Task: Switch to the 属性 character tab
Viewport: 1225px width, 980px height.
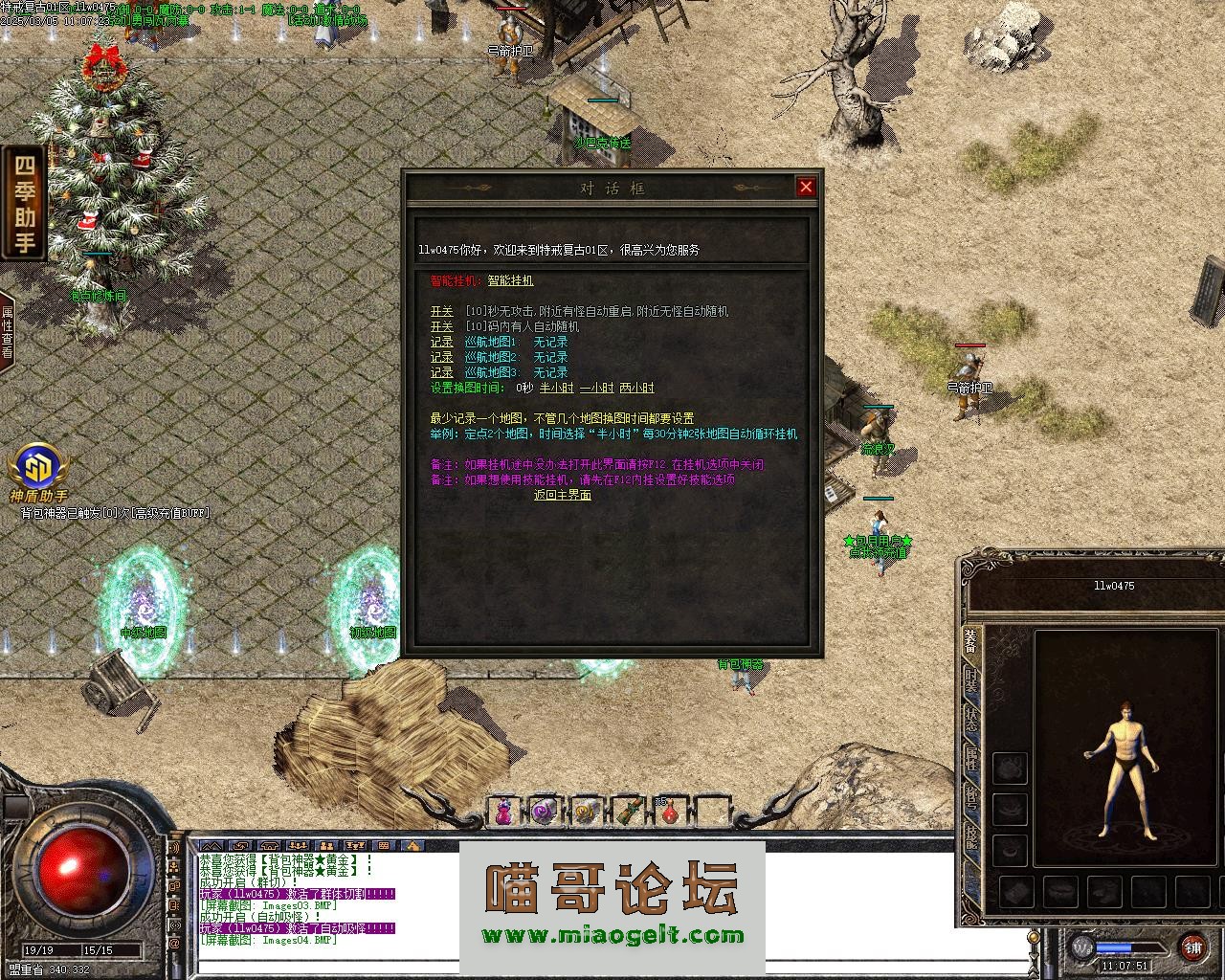Action: click(970, 759)
